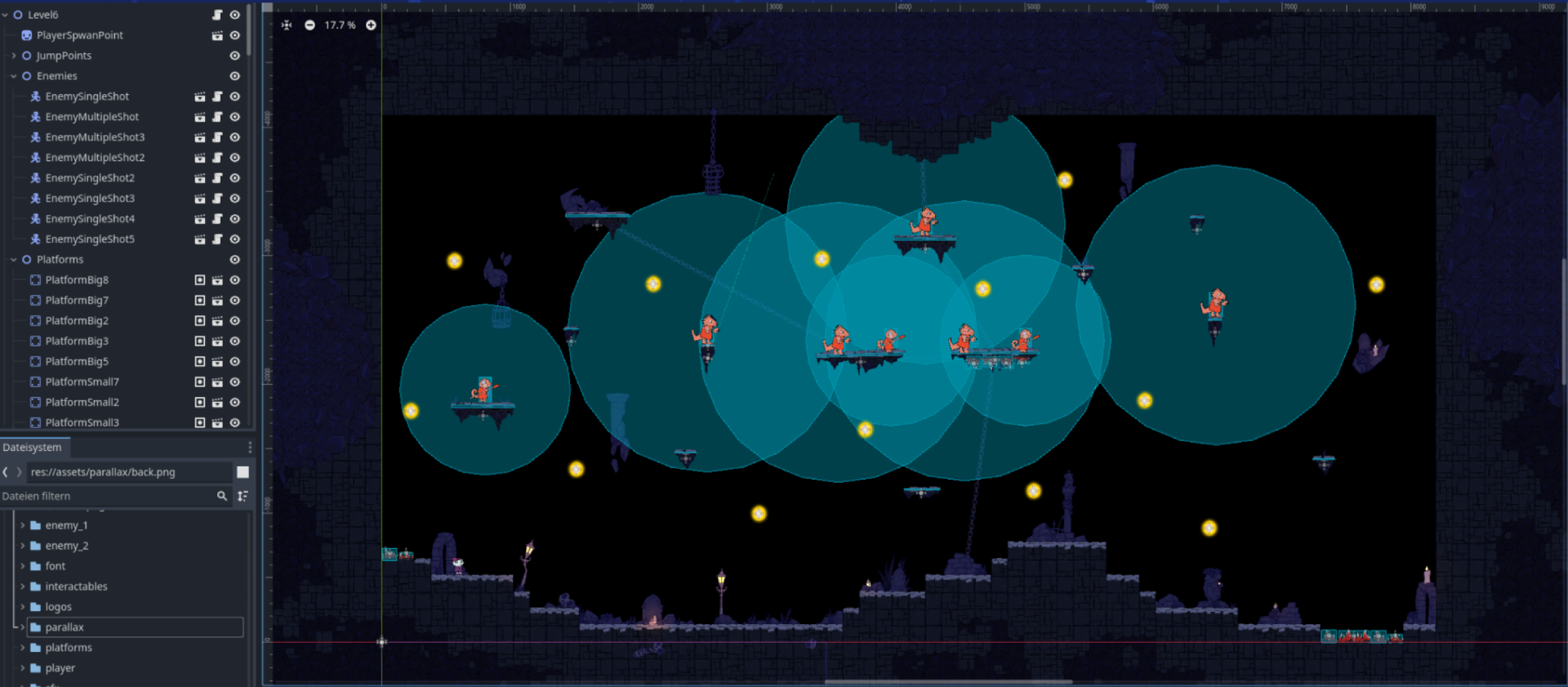Click the back navigation arrow in FileSystem

point(7,471)
